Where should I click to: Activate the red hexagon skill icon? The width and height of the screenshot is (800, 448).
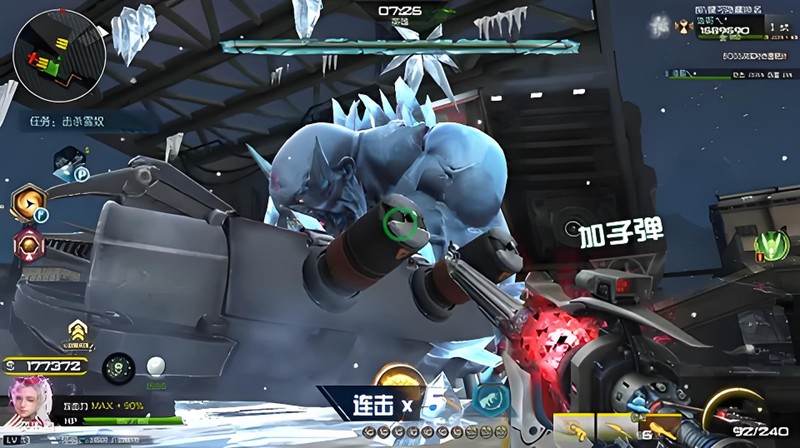(x=28, y=244)
